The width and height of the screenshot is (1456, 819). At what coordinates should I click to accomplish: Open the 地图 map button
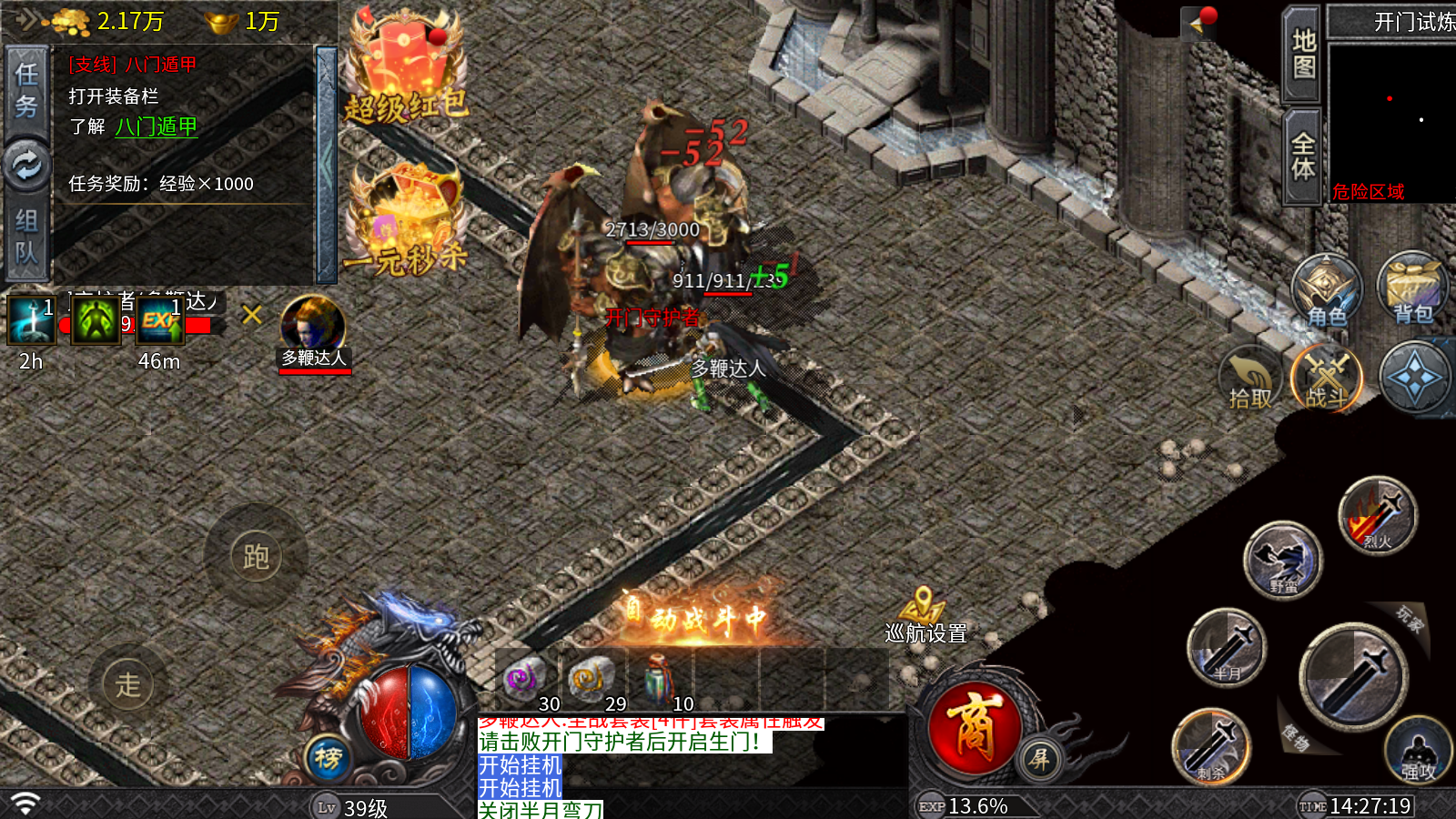pyautogui.click(x=1302, y=55)
